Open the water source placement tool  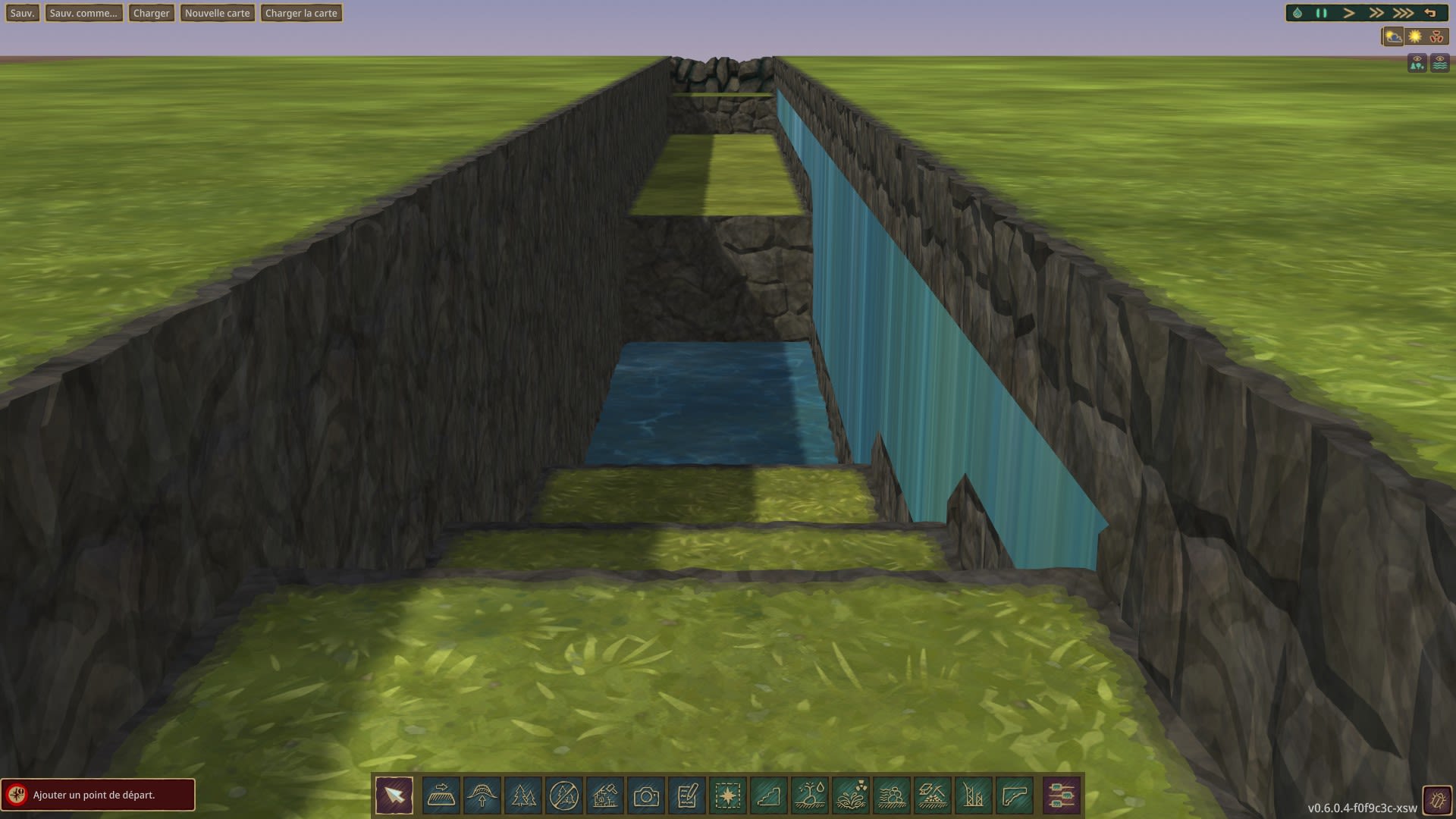point(810,795)
